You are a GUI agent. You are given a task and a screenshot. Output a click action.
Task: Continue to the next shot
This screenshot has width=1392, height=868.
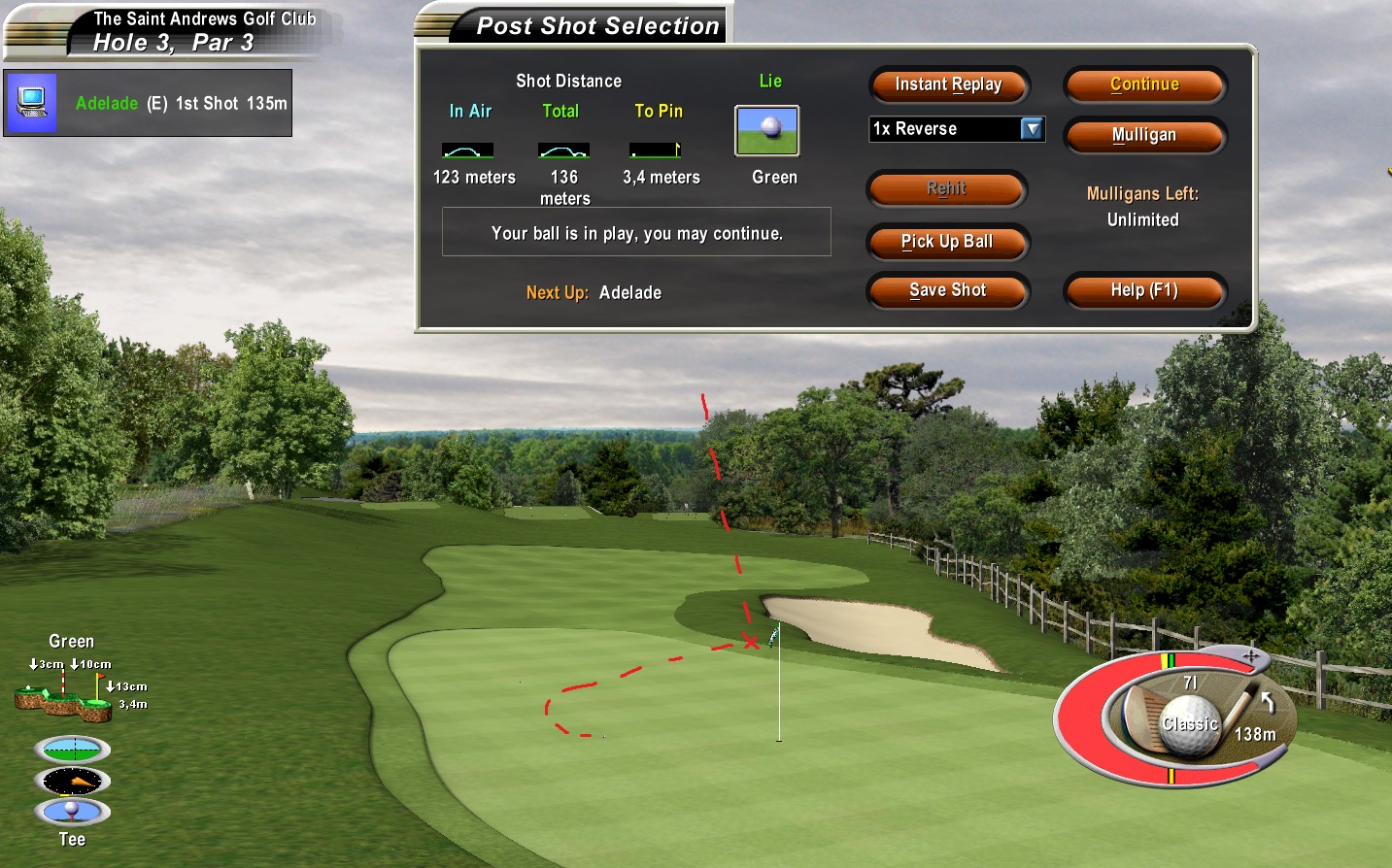(x=1144, y=84)
